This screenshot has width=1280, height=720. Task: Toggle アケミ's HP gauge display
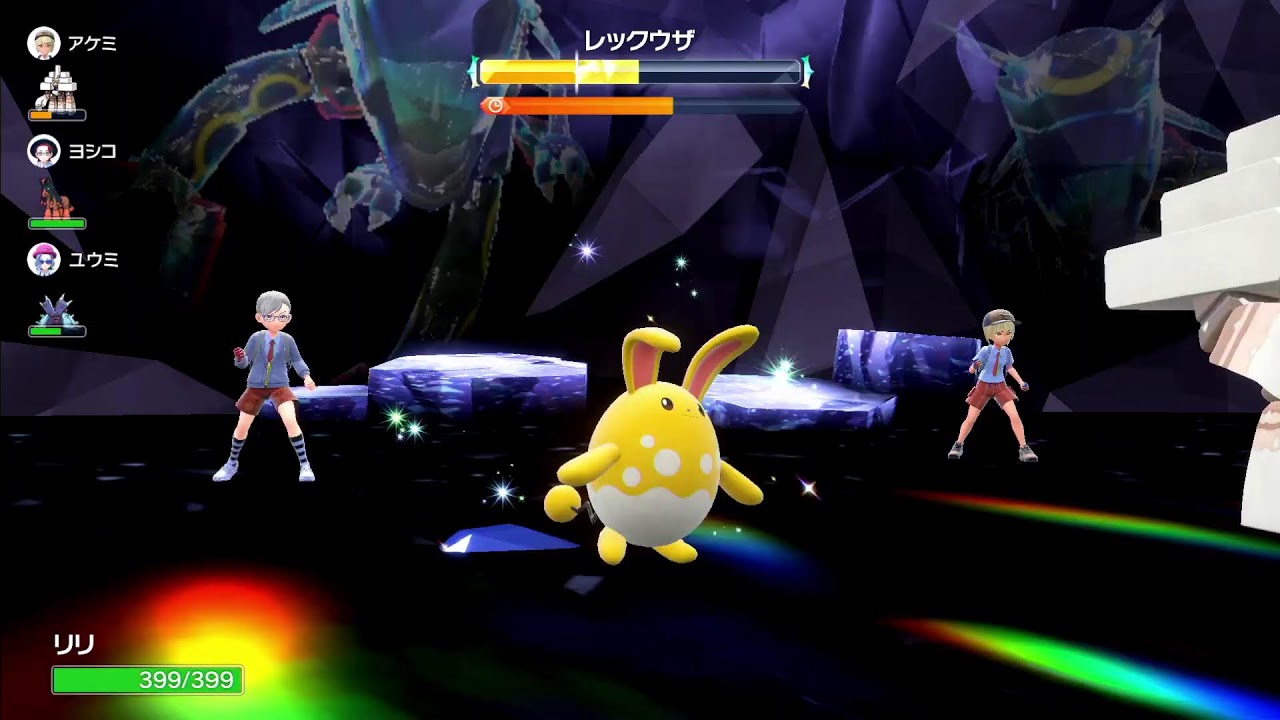click(x=57, y=114)
